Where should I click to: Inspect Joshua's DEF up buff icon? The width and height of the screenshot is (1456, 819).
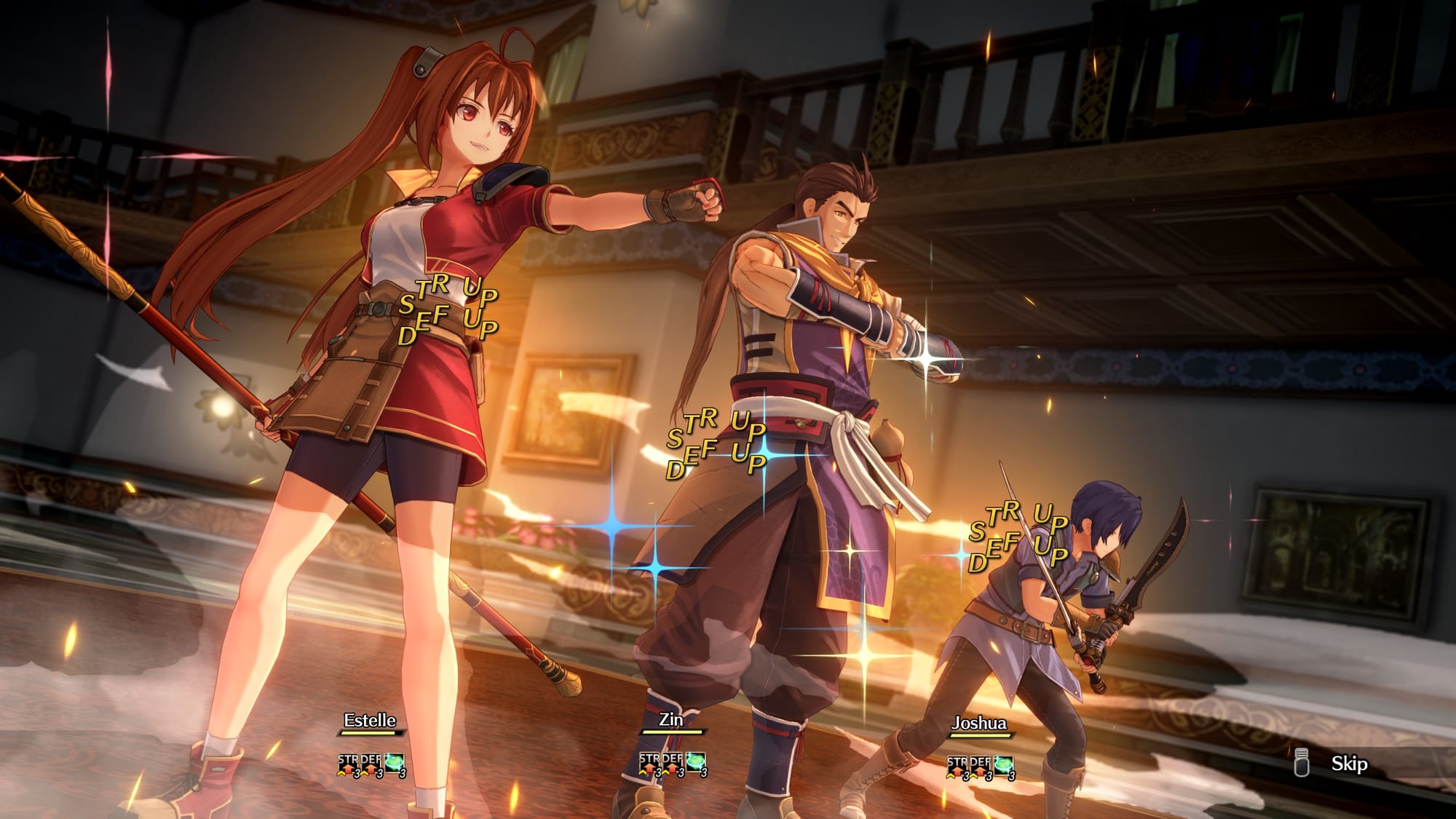point(981,767)
